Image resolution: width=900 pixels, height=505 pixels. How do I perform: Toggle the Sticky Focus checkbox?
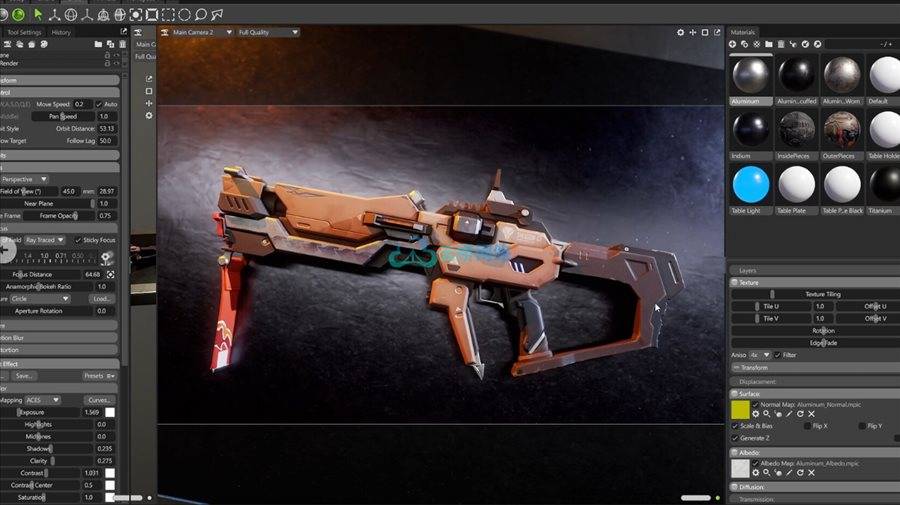(x=79, y=240)
